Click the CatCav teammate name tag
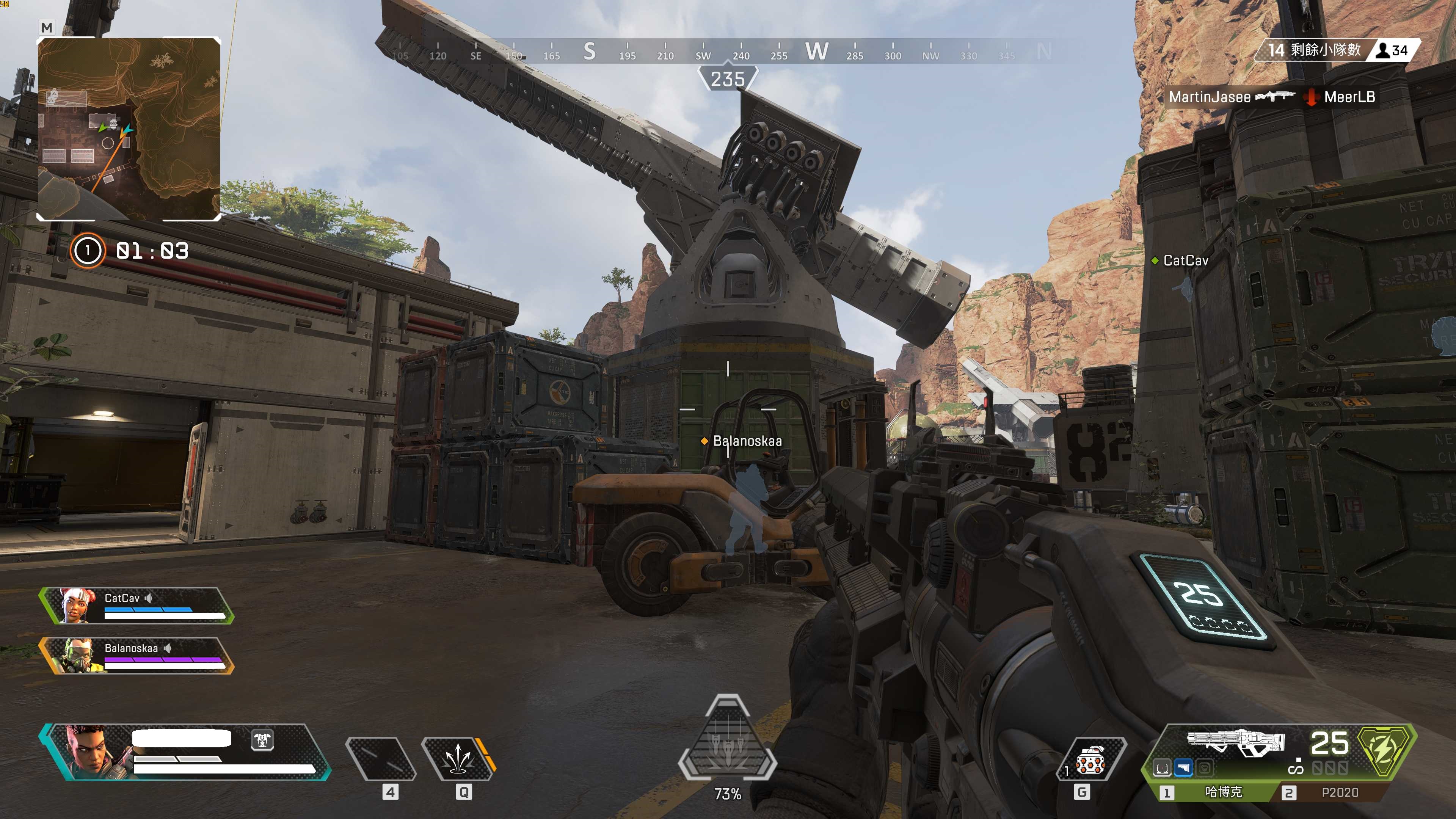1456x819 pixels. pyautogui.click(x=1185, y=260)
